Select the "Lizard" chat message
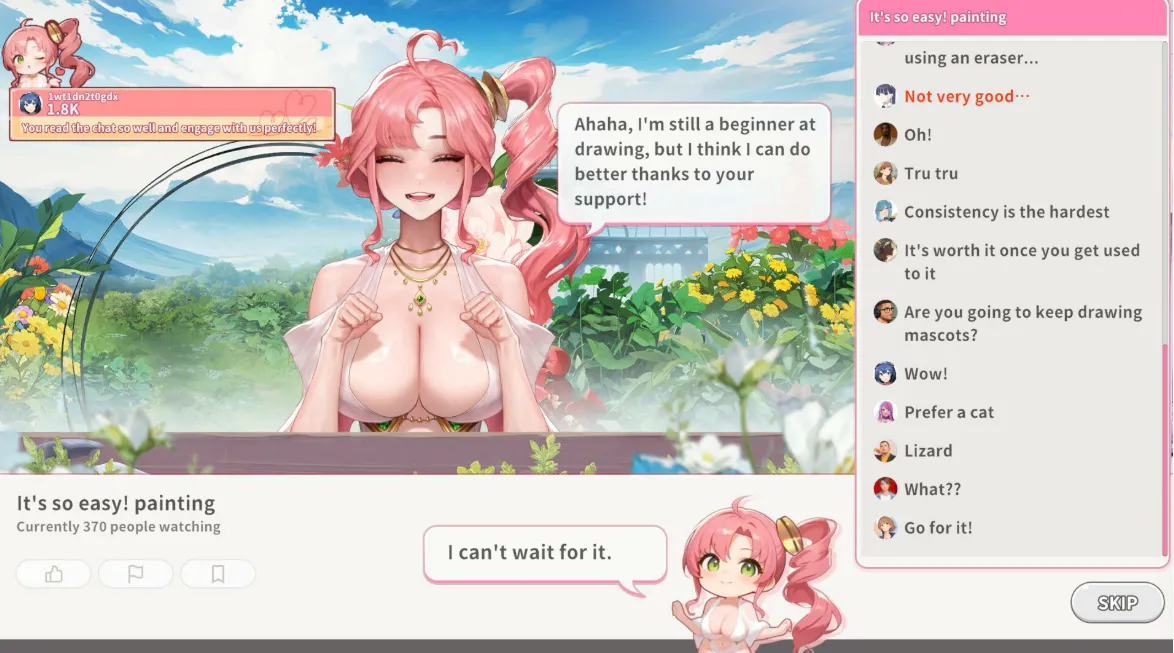The width and height of the screenshot is (1174, 653). coord(927,450)
